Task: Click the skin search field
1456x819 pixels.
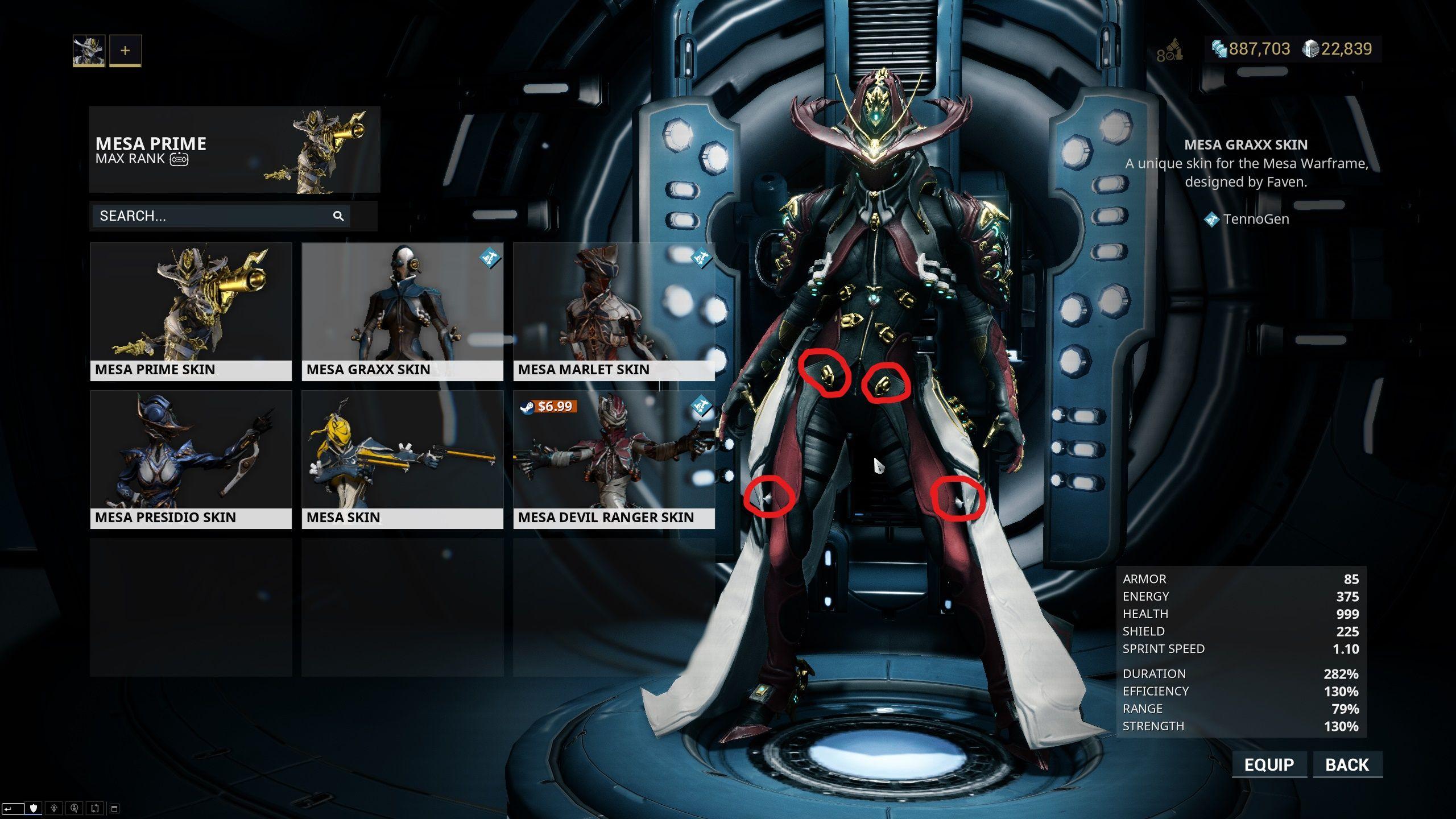Action: 210,216
